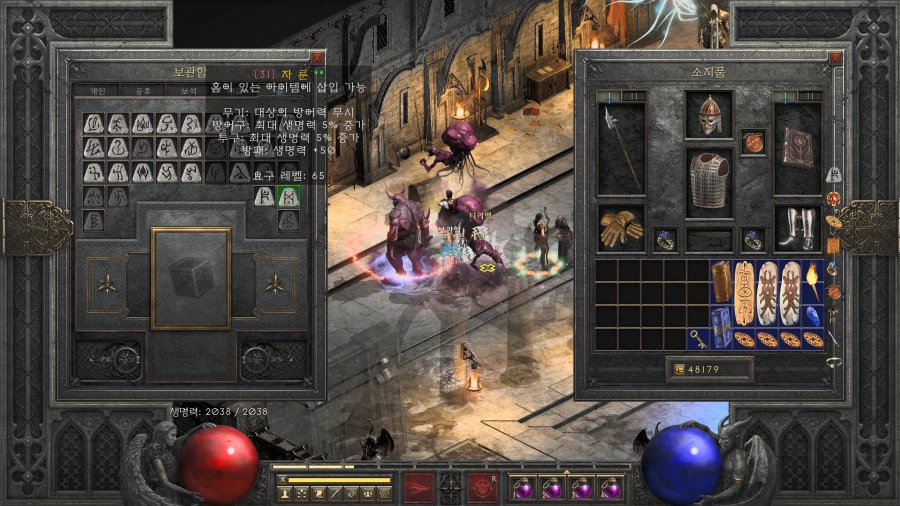Select the equipped gloves

point(621,230)
